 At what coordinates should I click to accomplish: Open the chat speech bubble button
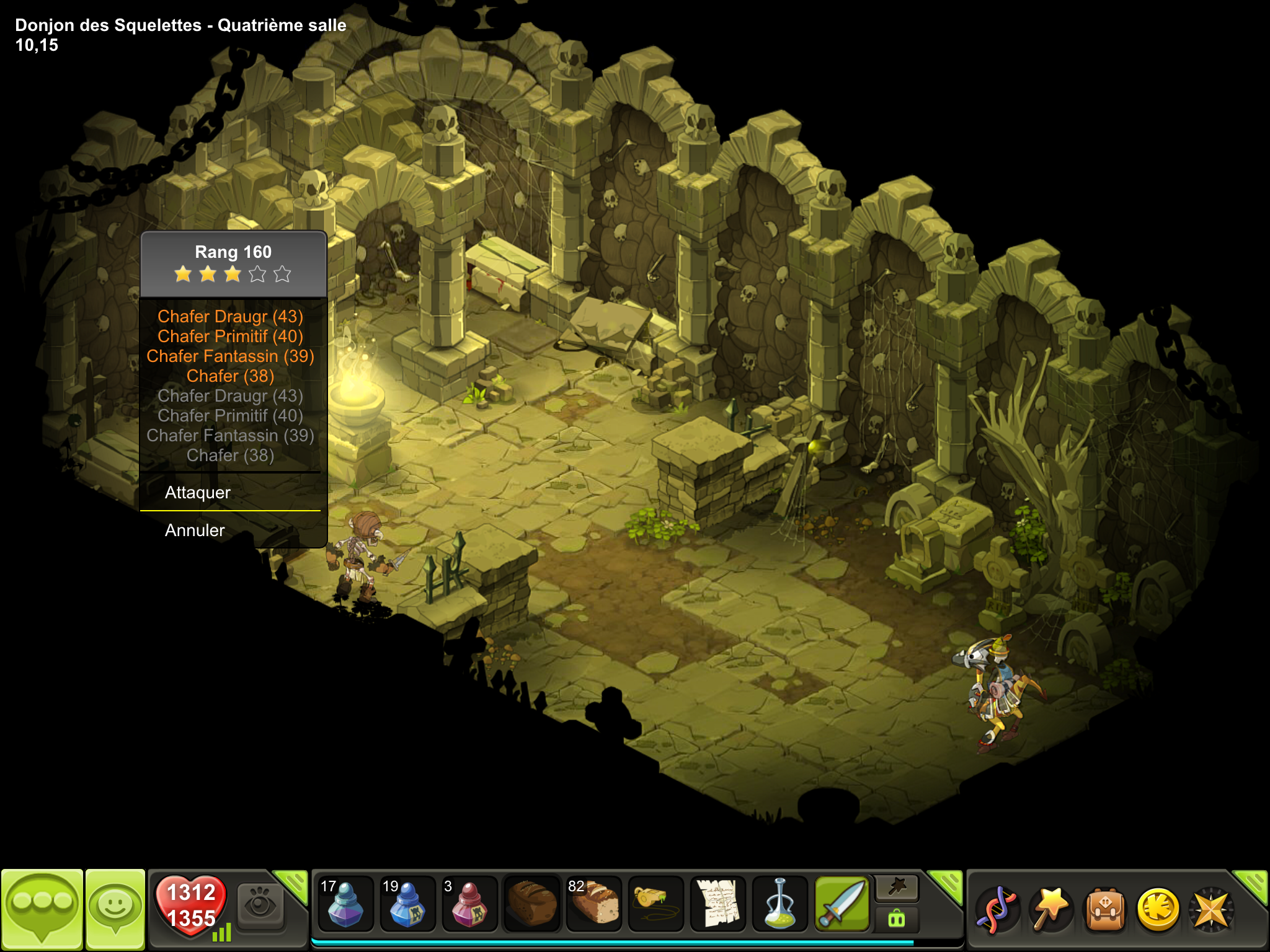pos(42,909)
